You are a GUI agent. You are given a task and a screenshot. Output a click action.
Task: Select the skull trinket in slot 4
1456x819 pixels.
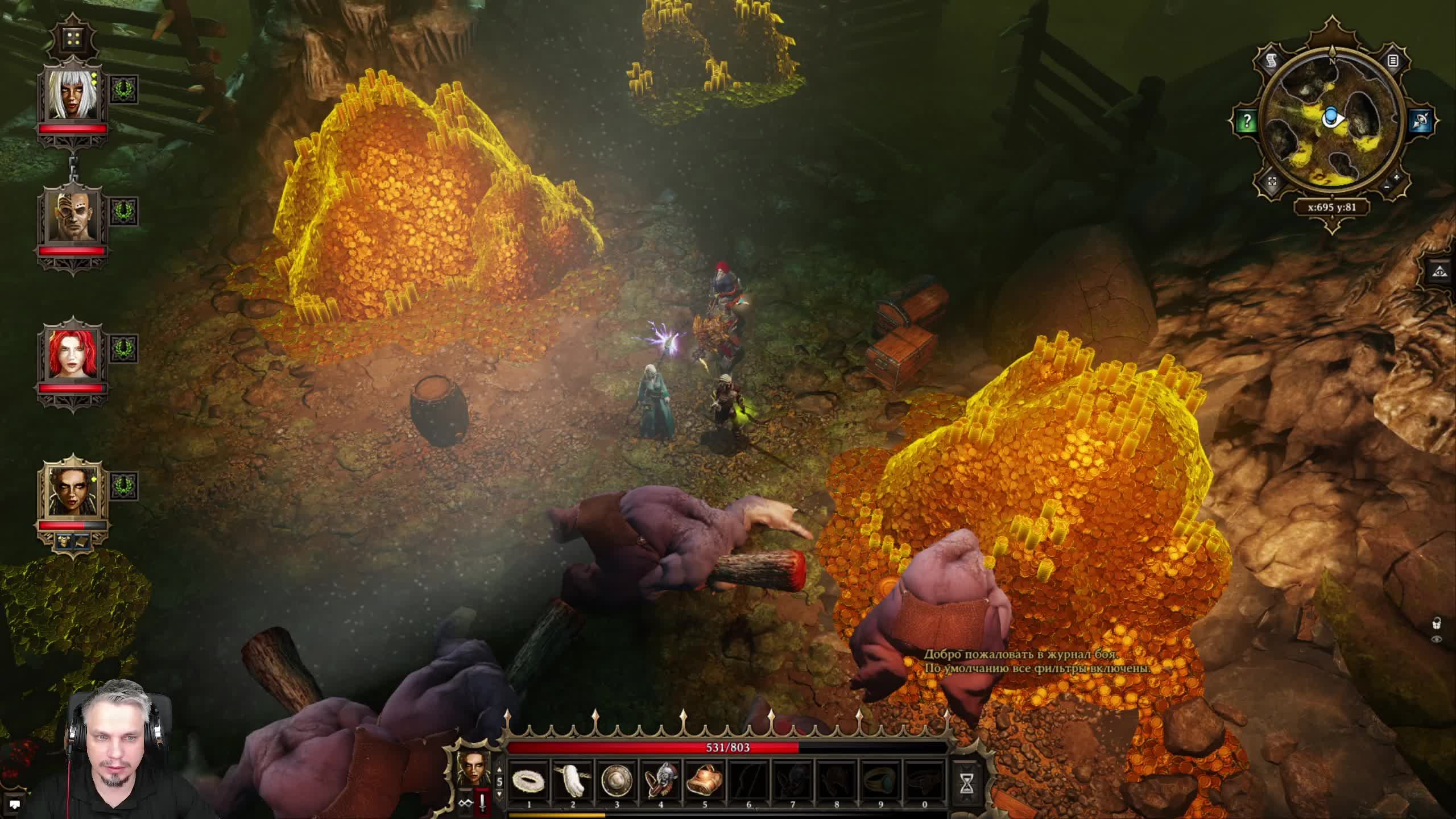[x=660, y=780]
